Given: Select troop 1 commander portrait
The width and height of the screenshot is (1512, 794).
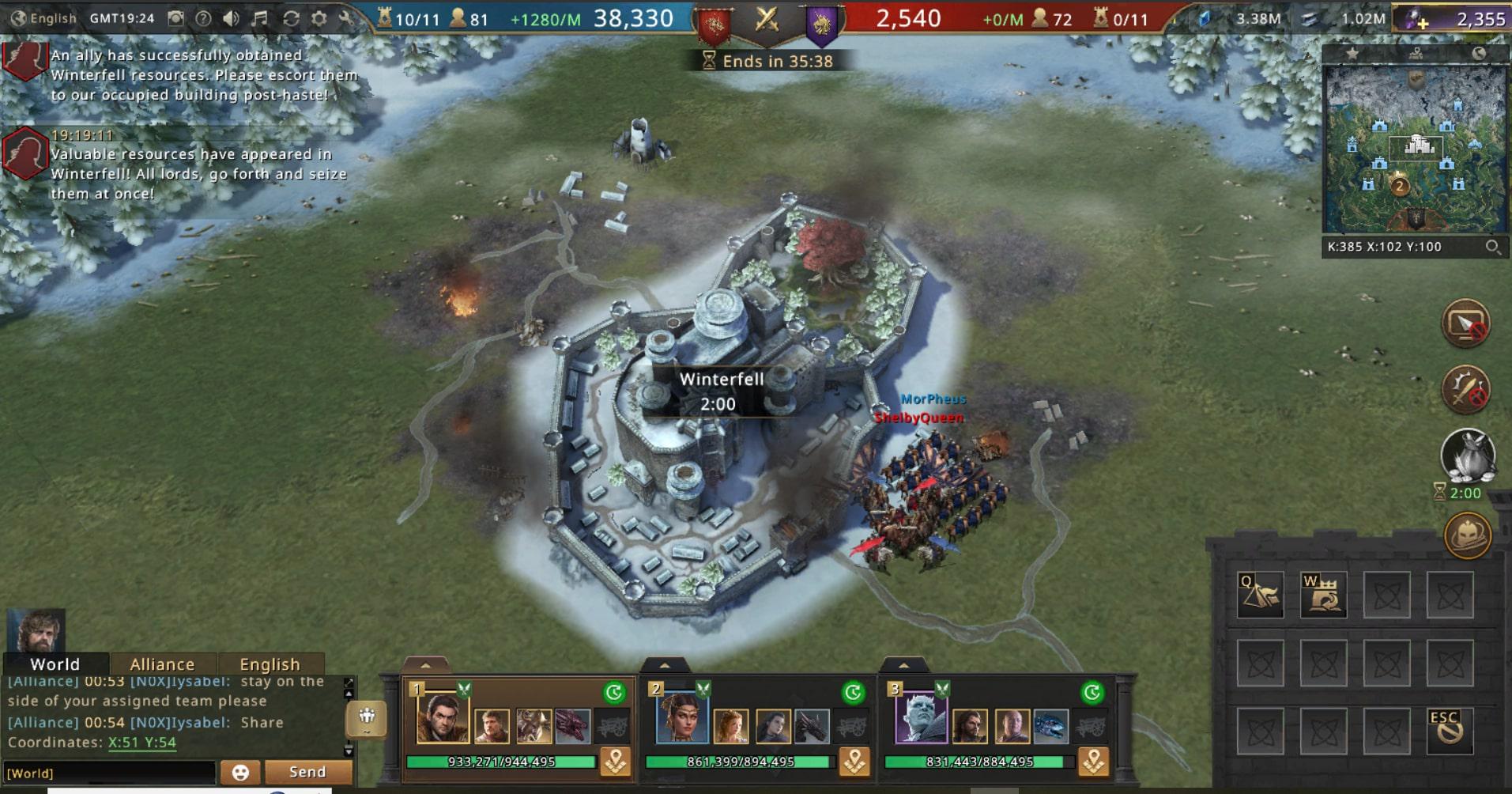Looking at the screenshot, I should (442, 718).
